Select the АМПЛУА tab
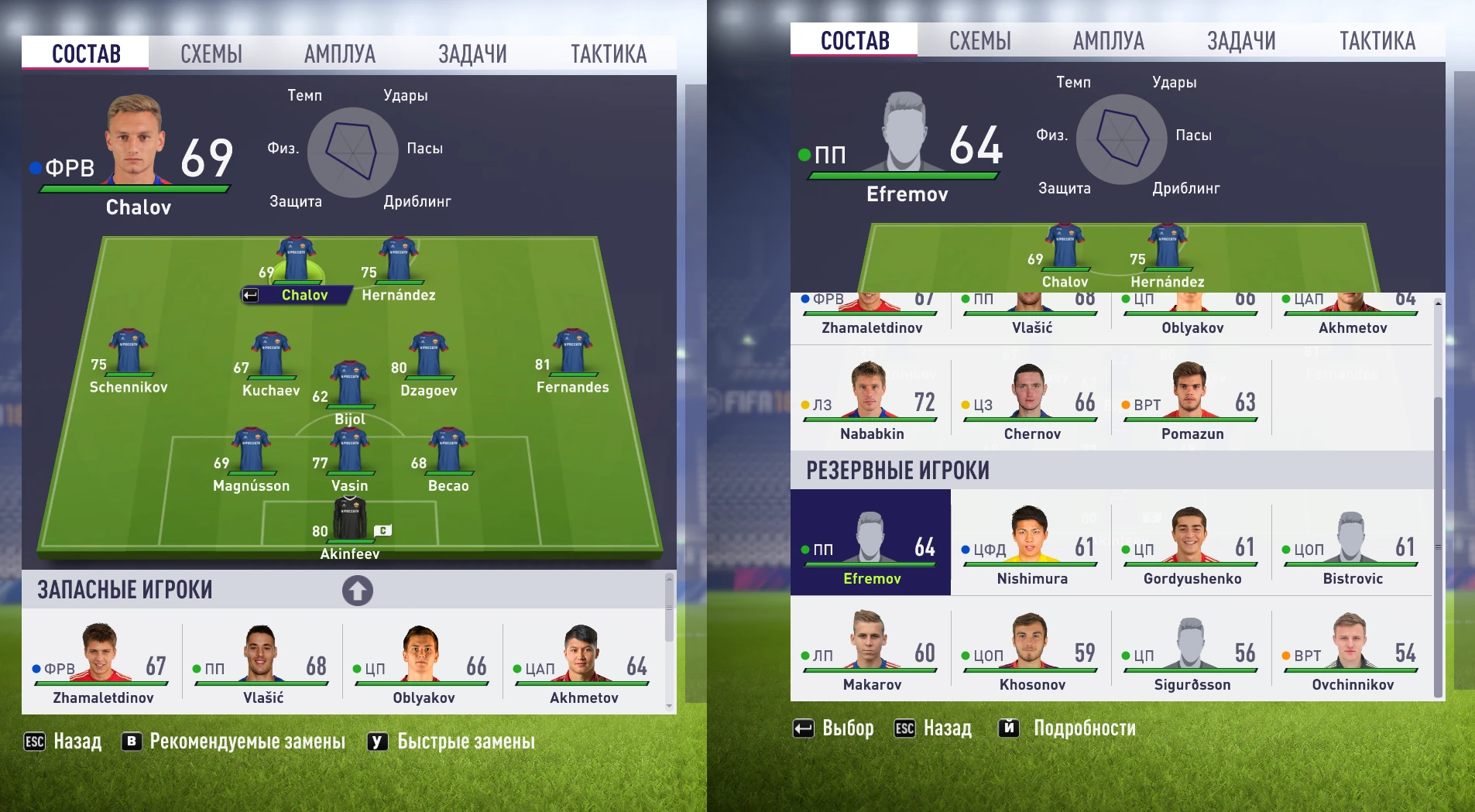This screenshot has height=812, width=1475. (341, 53)
